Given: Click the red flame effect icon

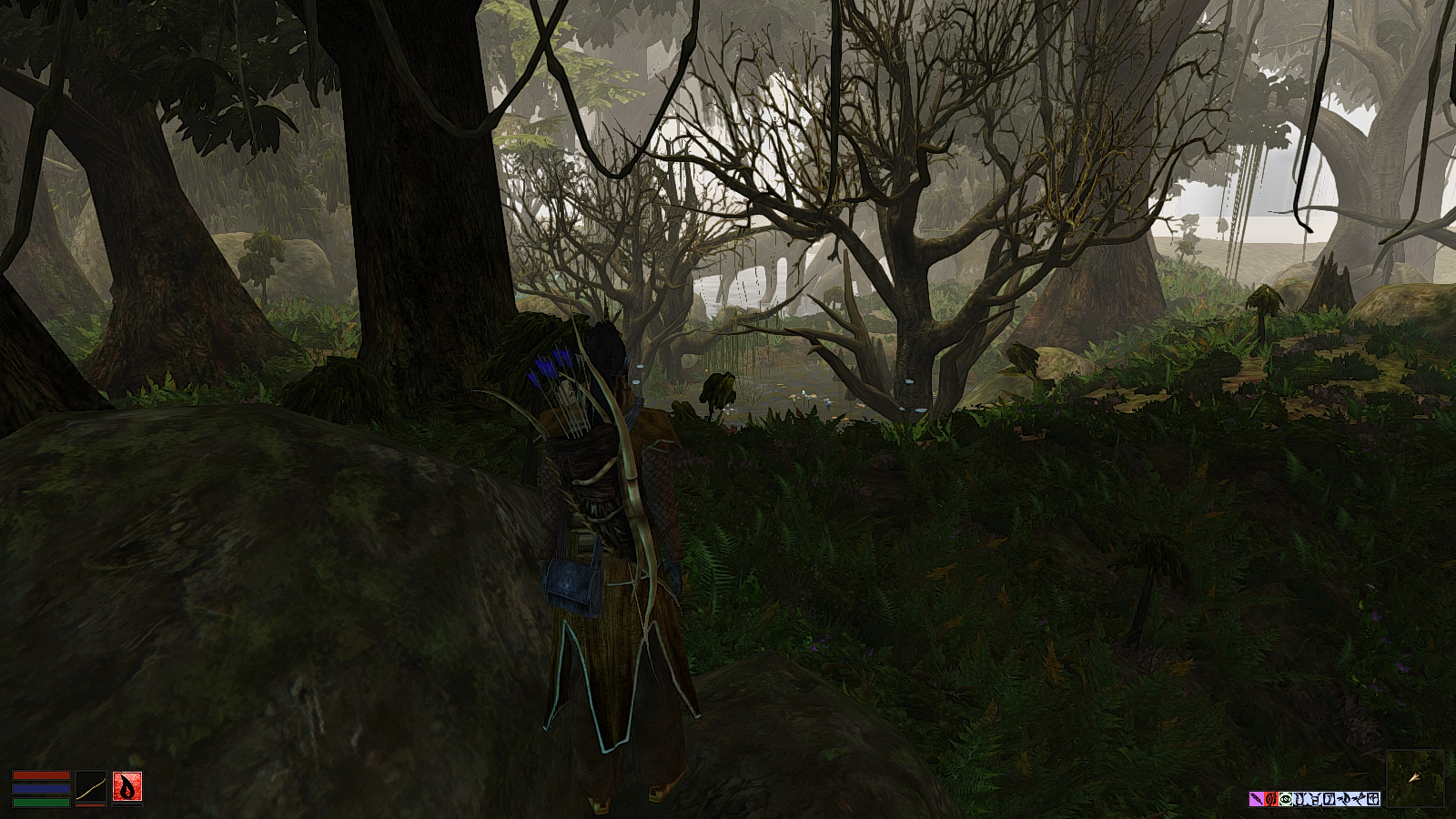Looking at the screenshot, I should point(1271,798).
